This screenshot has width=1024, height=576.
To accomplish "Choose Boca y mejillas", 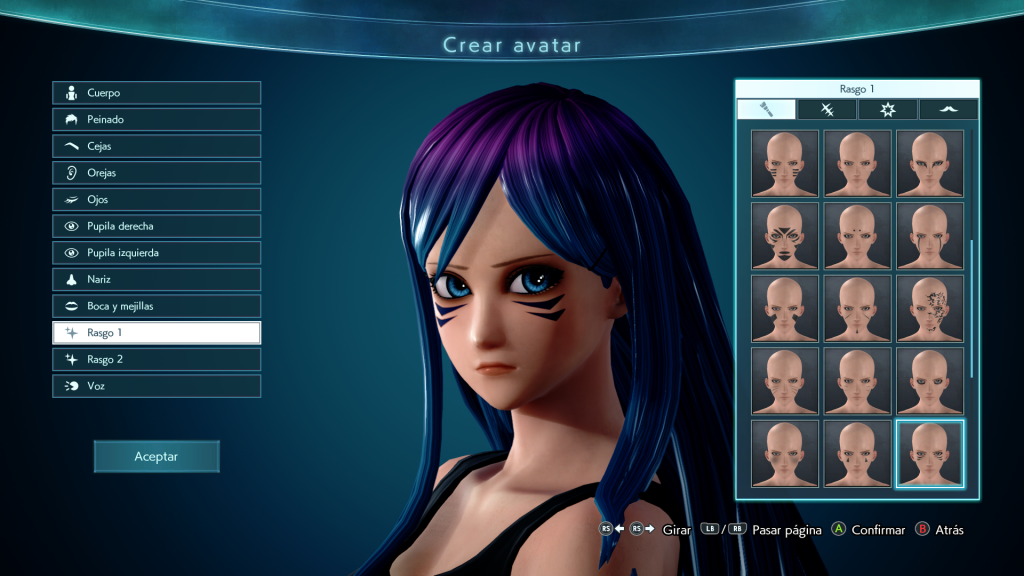I will click(157, 306).
